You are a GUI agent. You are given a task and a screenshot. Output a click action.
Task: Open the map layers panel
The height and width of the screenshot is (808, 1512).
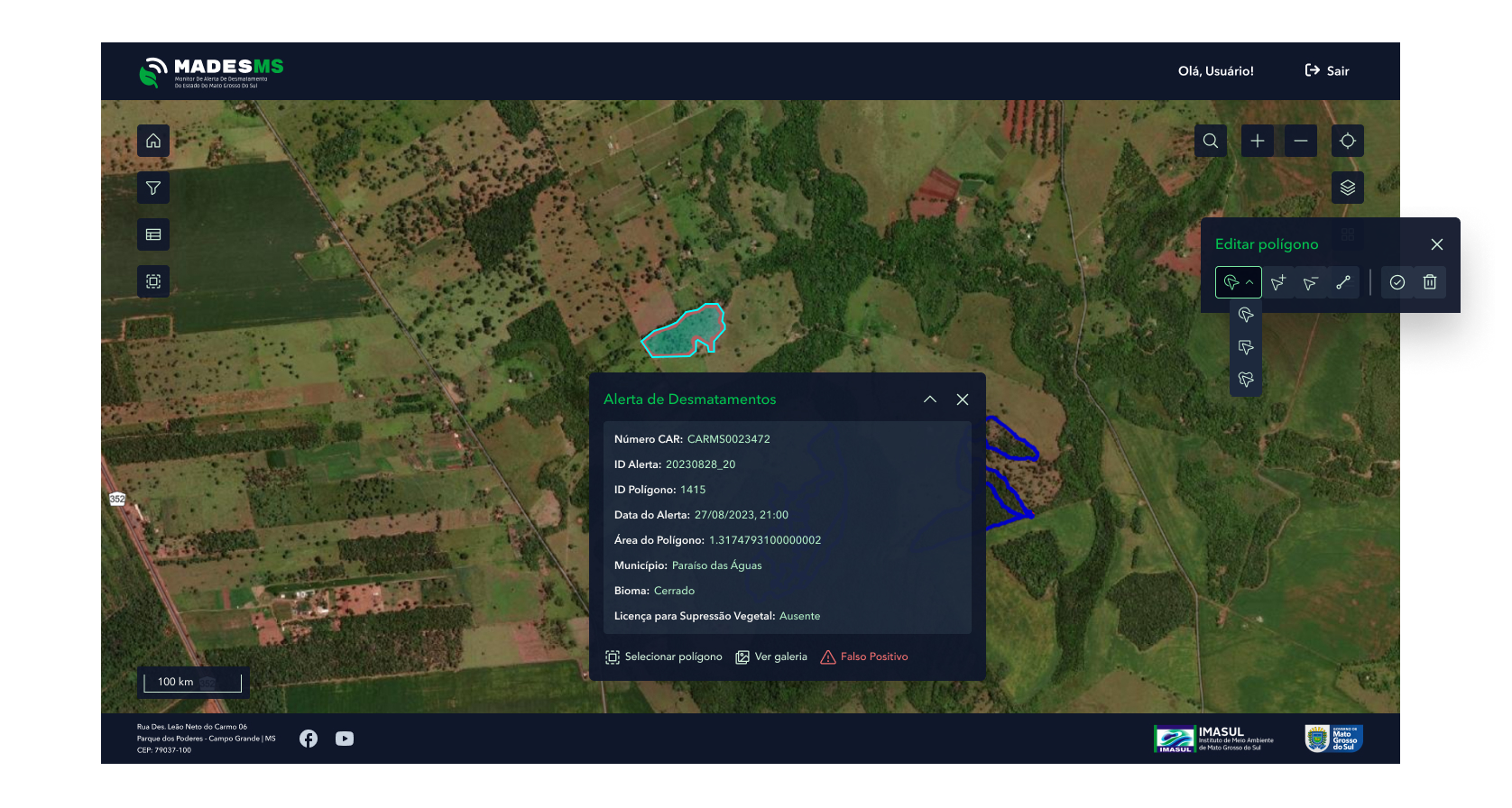click(x=1347, y=188)
